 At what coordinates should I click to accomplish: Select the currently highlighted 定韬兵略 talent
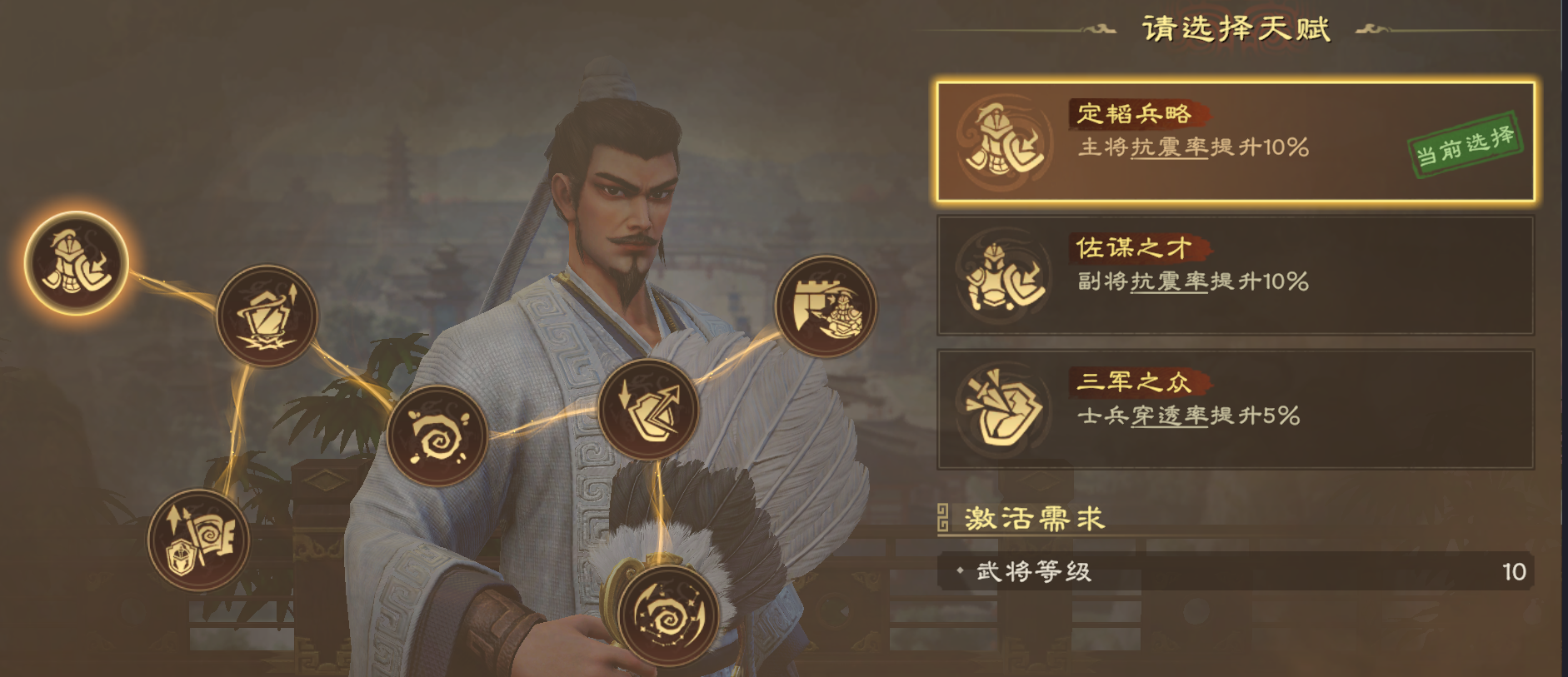[1233, 142]
